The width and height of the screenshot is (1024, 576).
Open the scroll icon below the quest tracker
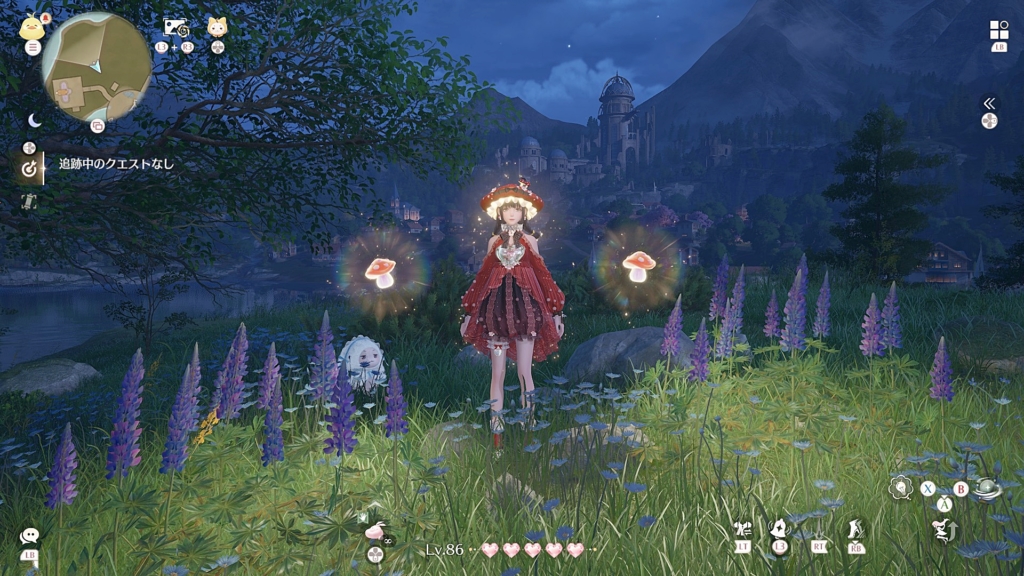[x=30, y=201]
